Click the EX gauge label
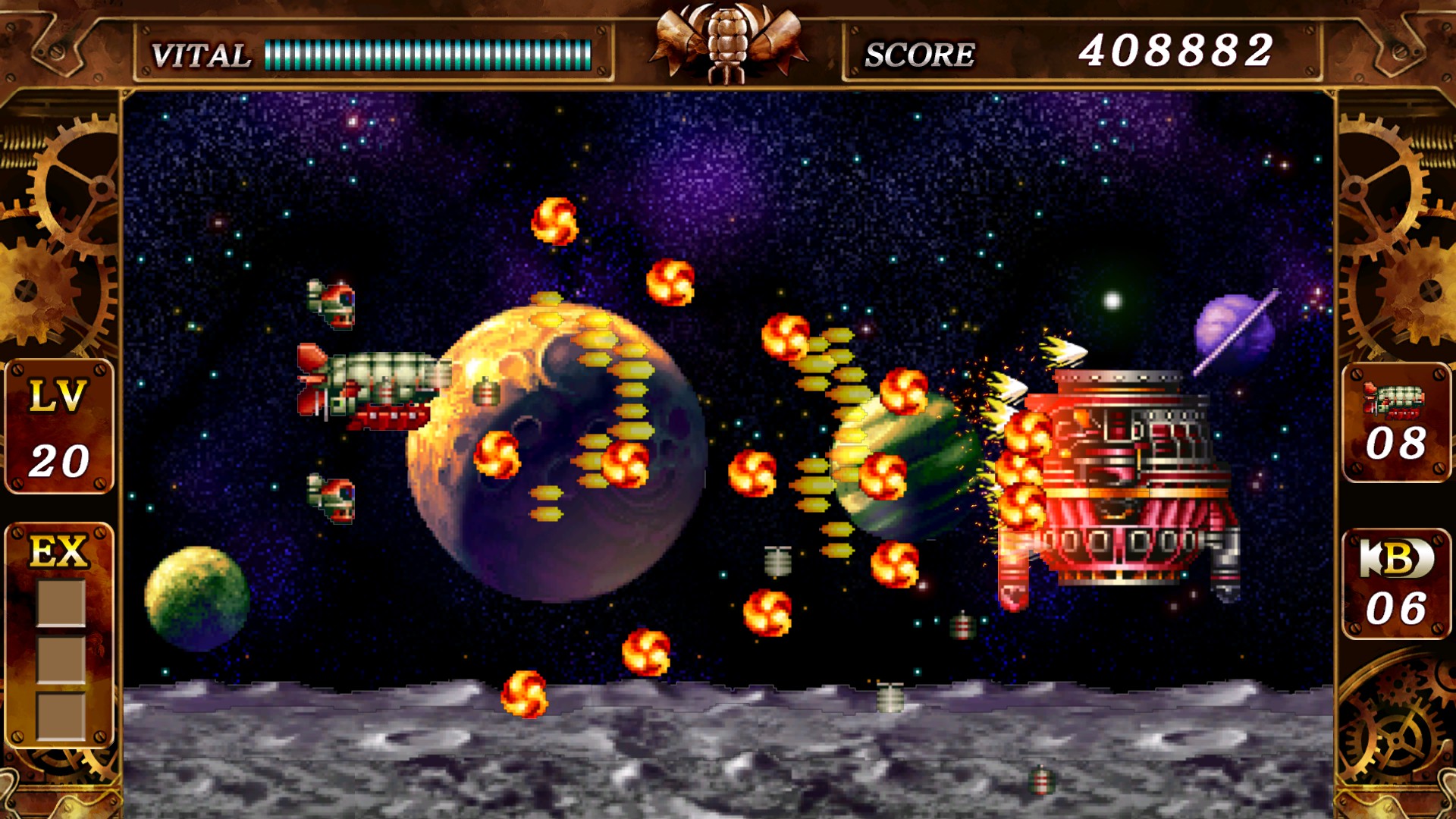This screenshot has height=819, width=1456. point(59,551)
